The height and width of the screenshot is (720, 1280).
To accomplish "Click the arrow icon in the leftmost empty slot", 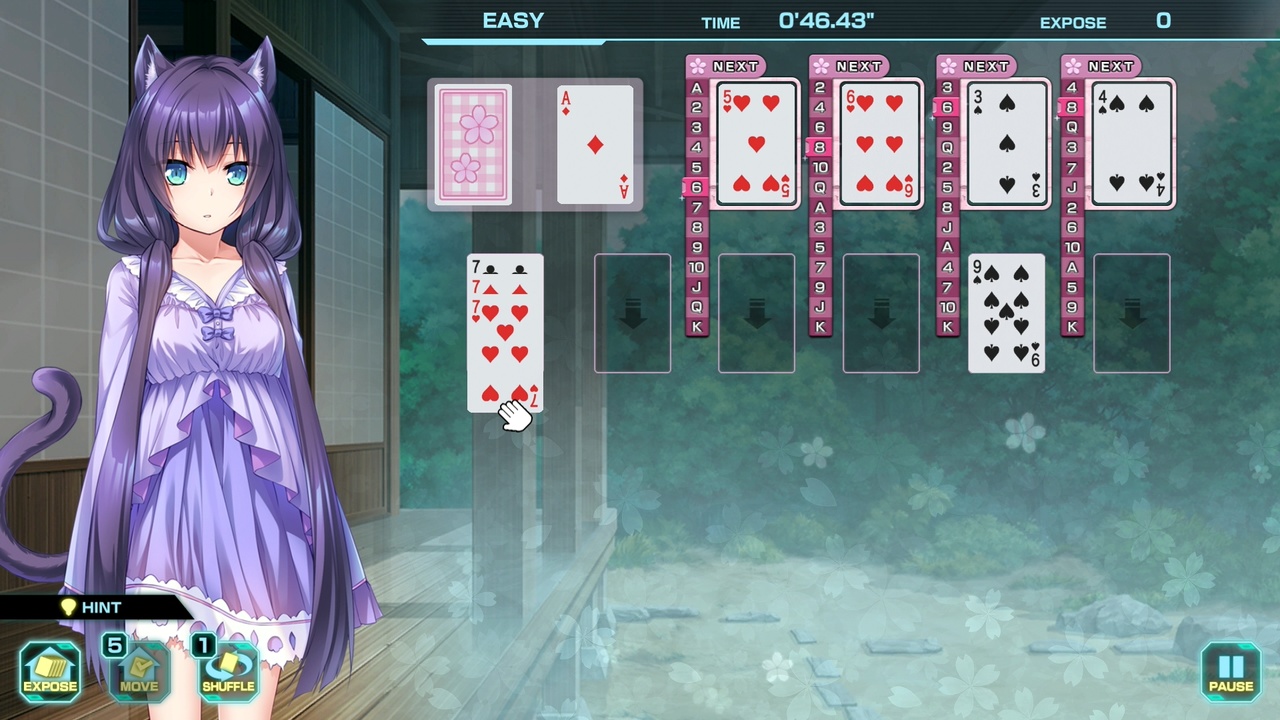I will coord(632,313).
